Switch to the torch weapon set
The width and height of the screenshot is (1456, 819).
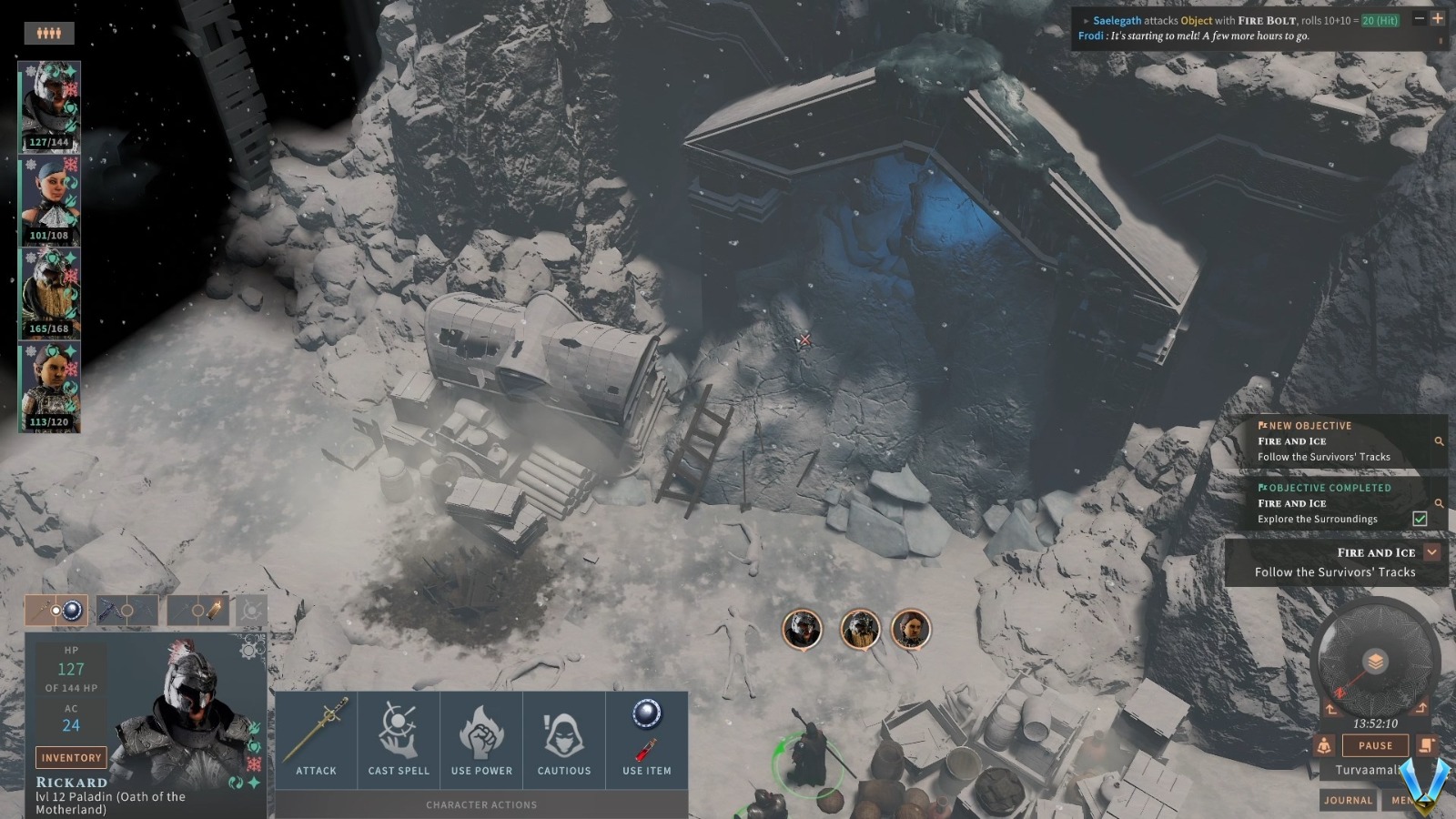tap(198, 611)
